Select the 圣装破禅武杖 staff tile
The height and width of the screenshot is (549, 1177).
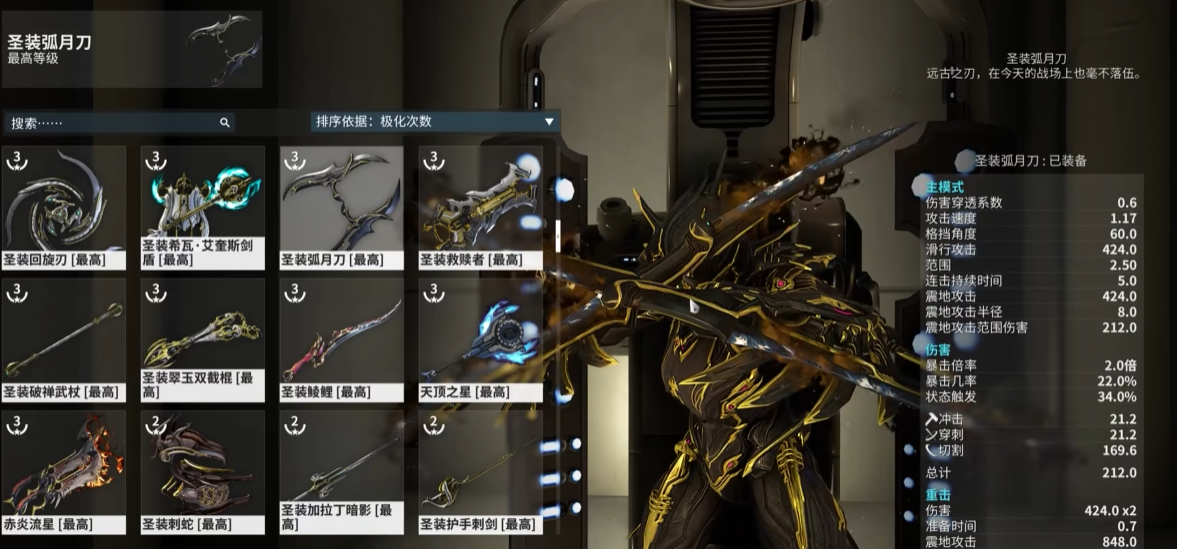click(64, 339)
